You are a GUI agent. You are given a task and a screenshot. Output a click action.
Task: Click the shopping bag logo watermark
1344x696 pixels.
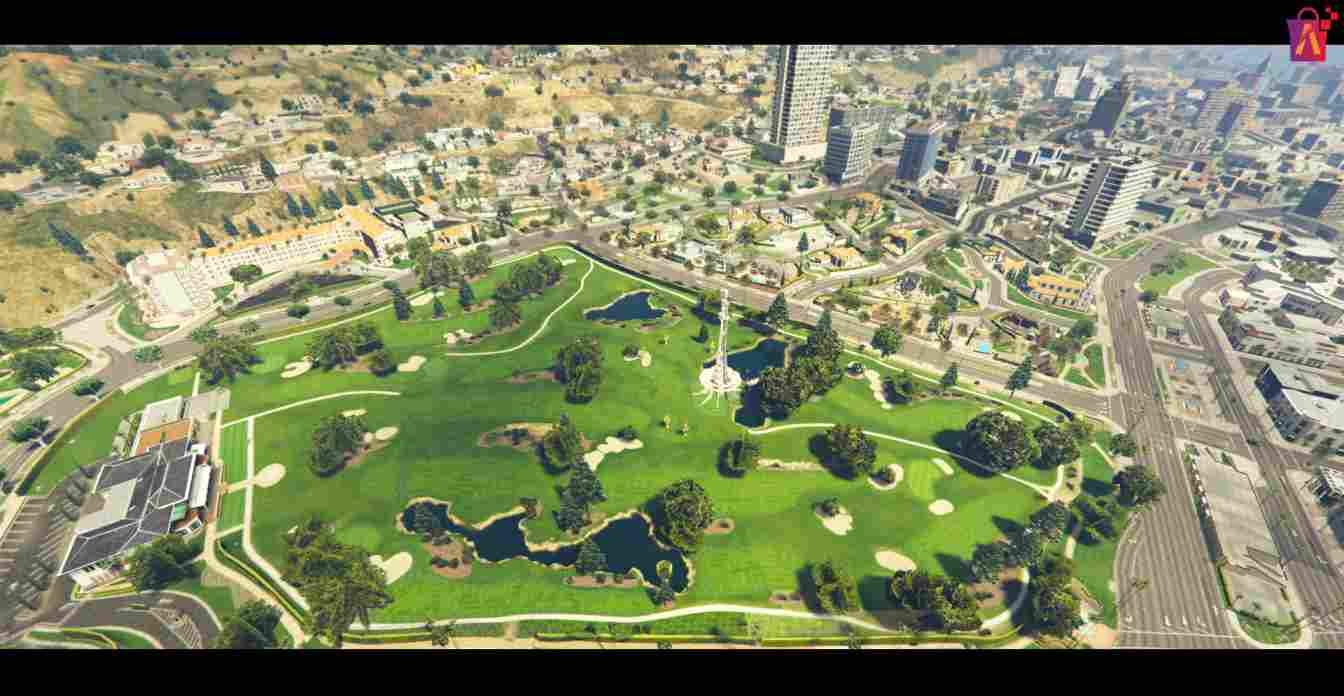1309,35
